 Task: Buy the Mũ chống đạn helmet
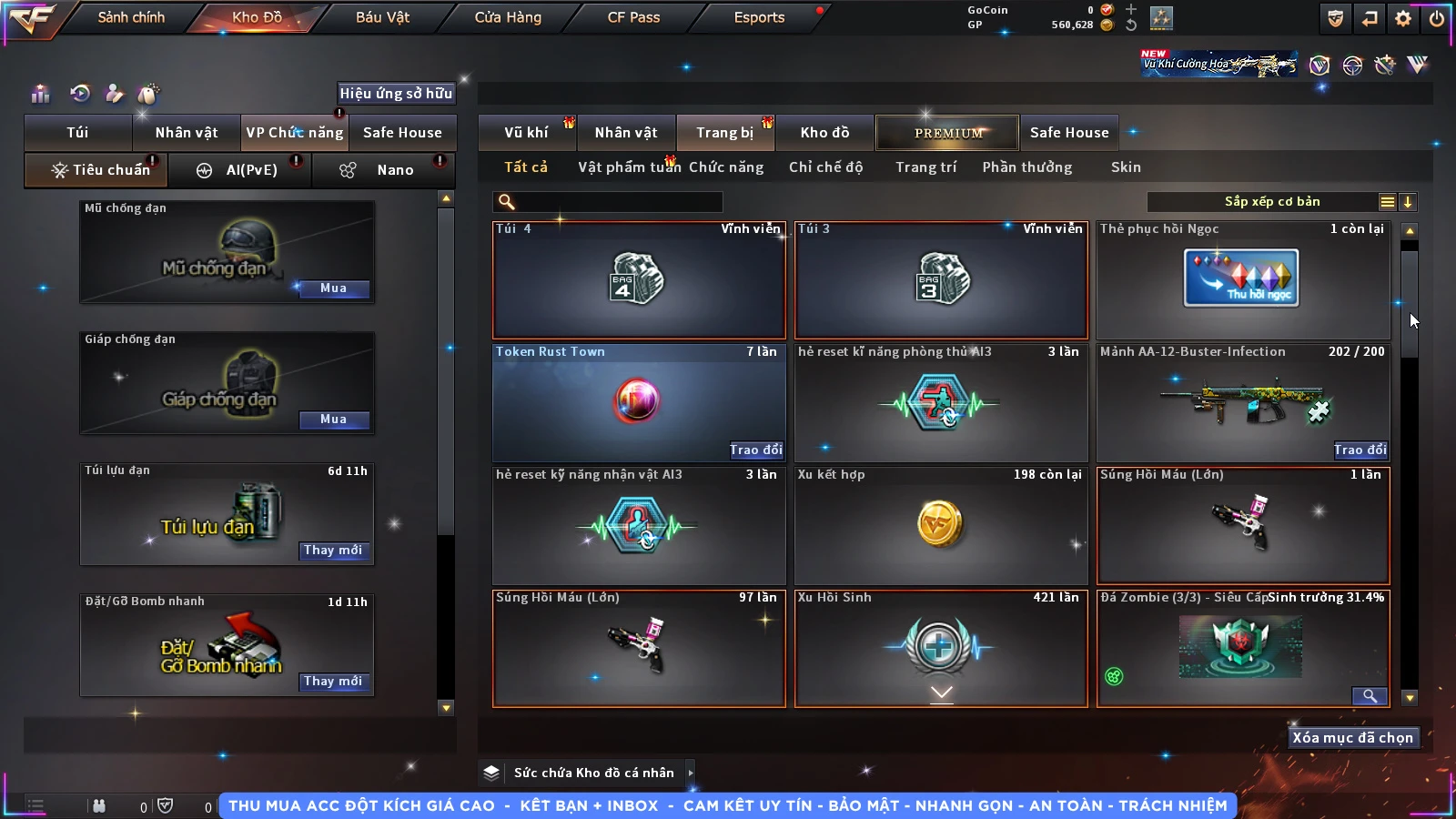click(333, 288)
